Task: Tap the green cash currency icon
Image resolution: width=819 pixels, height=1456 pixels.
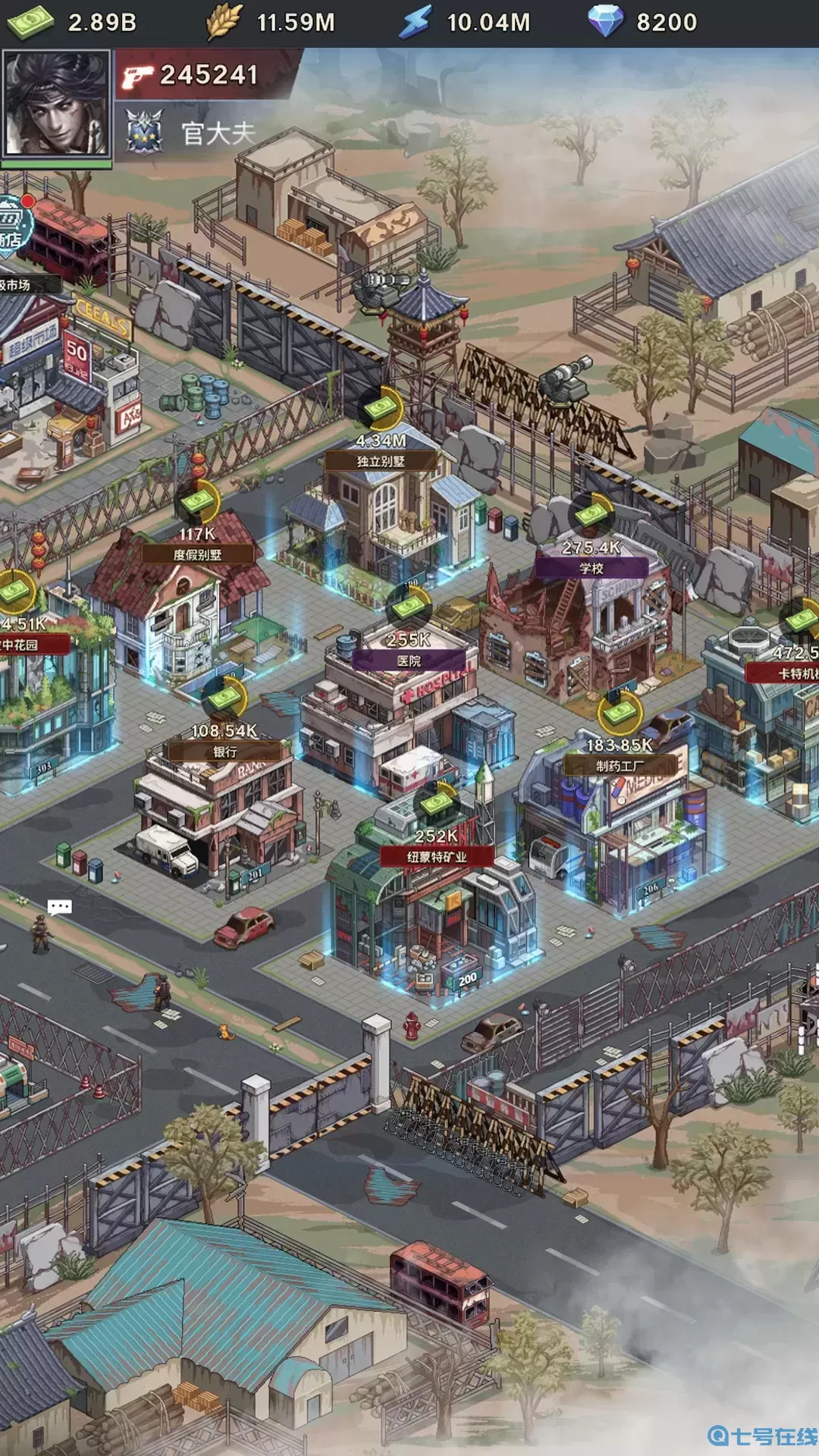Action: pos(30,22)
